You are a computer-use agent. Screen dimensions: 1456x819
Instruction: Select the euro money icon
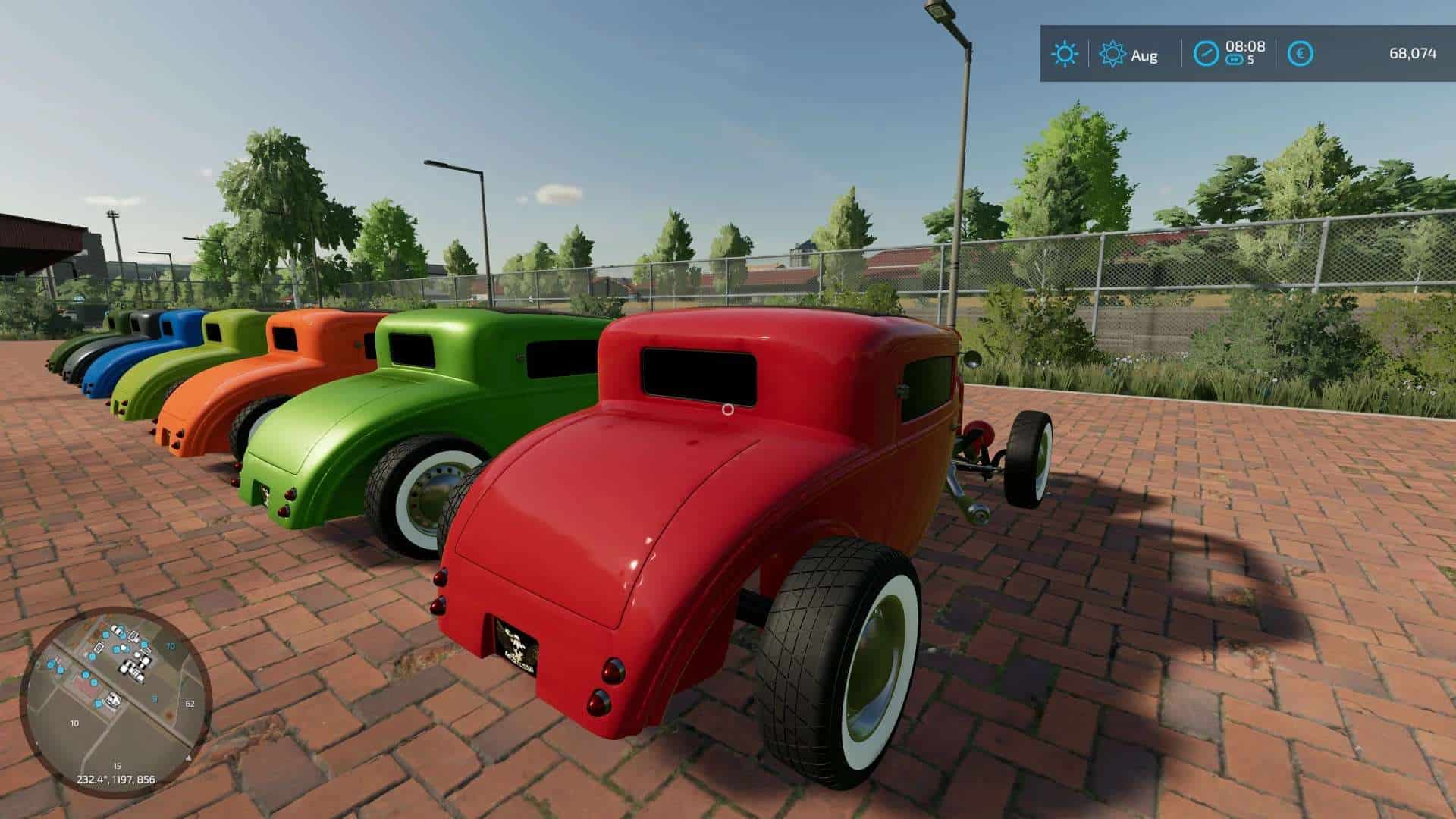[1301, 54]
